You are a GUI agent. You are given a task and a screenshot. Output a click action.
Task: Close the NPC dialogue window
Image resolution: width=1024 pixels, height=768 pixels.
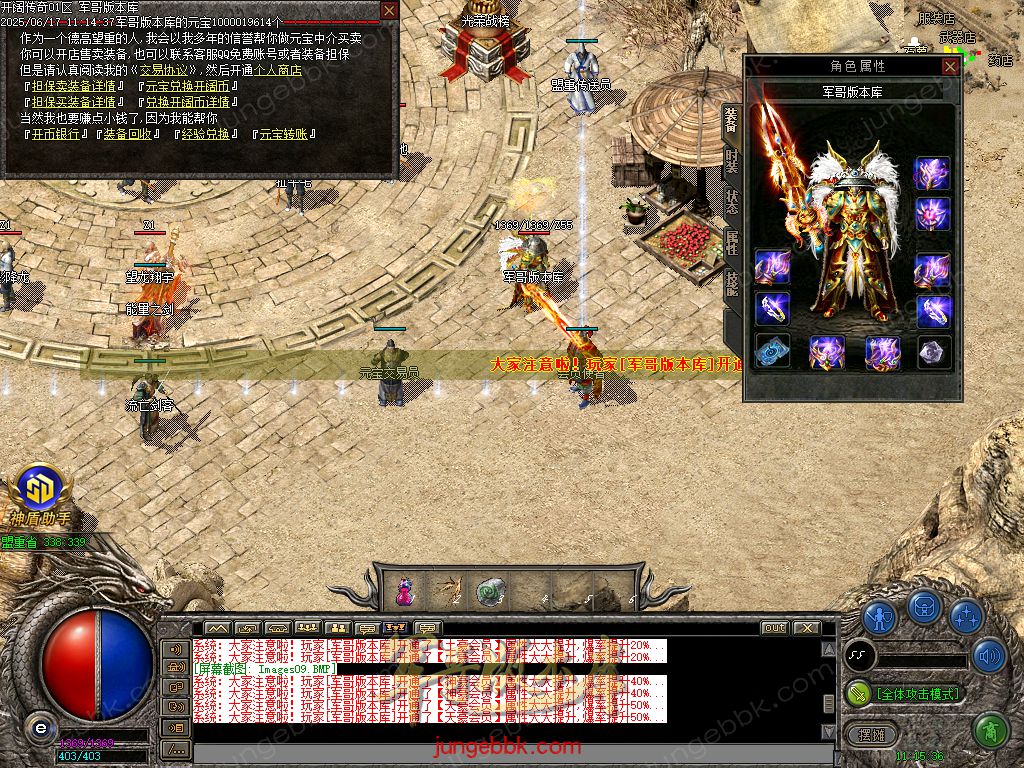[389, 11]
